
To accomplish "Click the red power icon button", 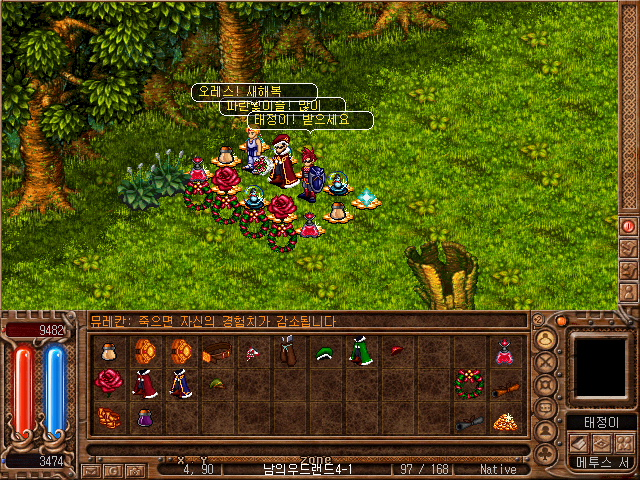I will pos(629,226).
